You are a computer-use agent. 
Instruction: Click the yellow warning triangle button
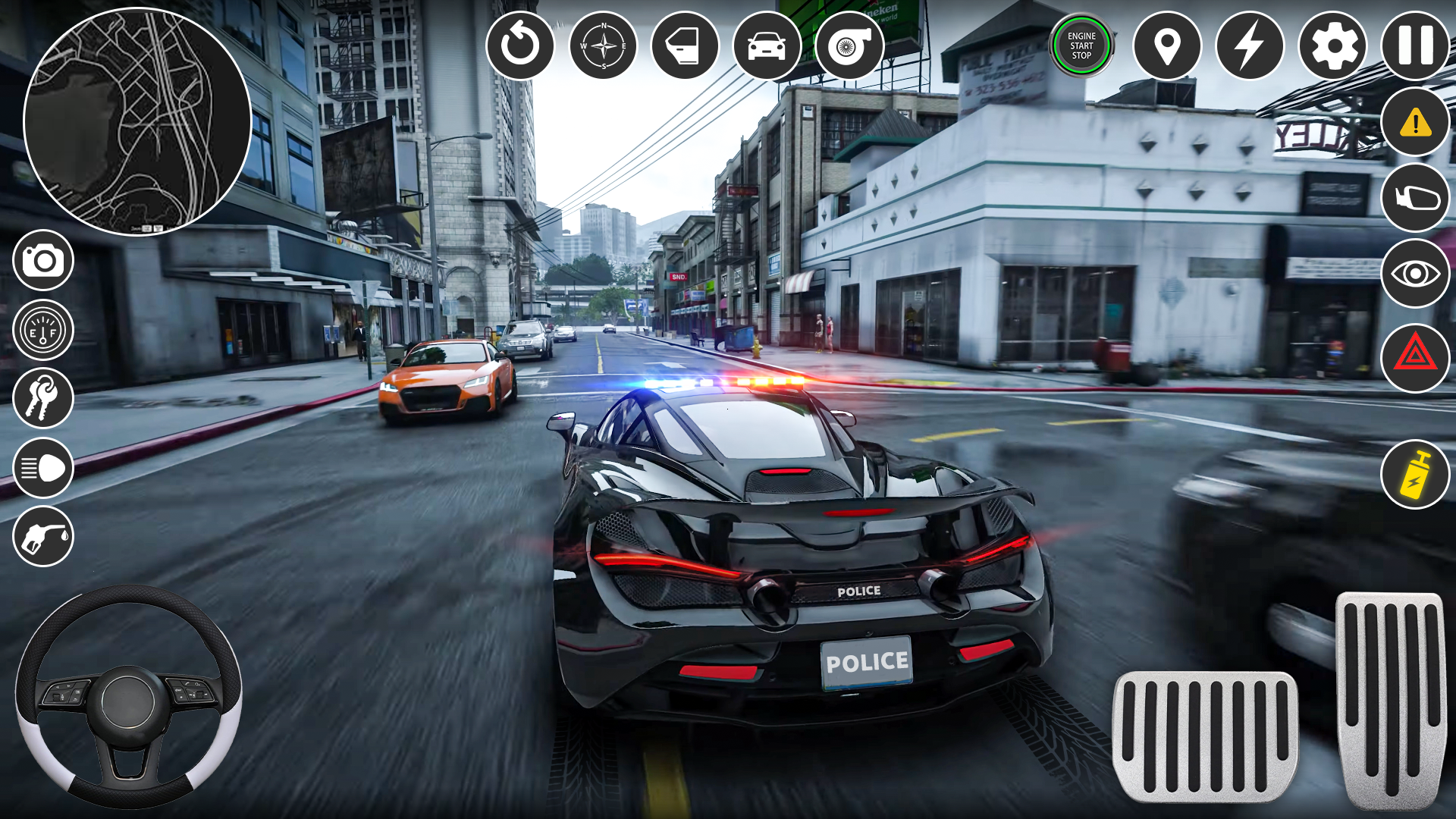click(1415, 122)
